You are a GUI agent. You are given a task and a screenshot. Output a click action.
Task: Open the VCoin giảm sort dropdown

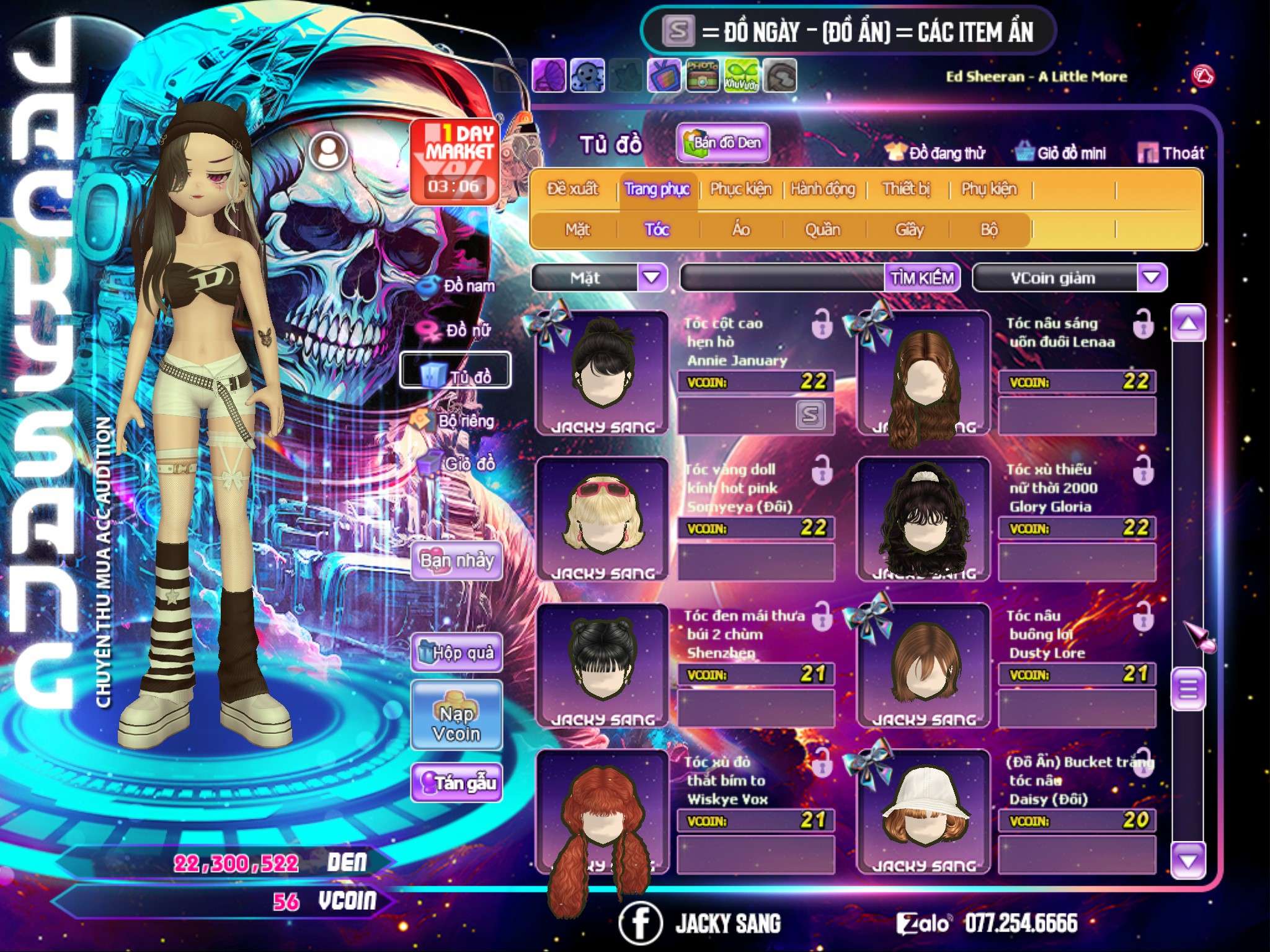(x=1152, y=277)
